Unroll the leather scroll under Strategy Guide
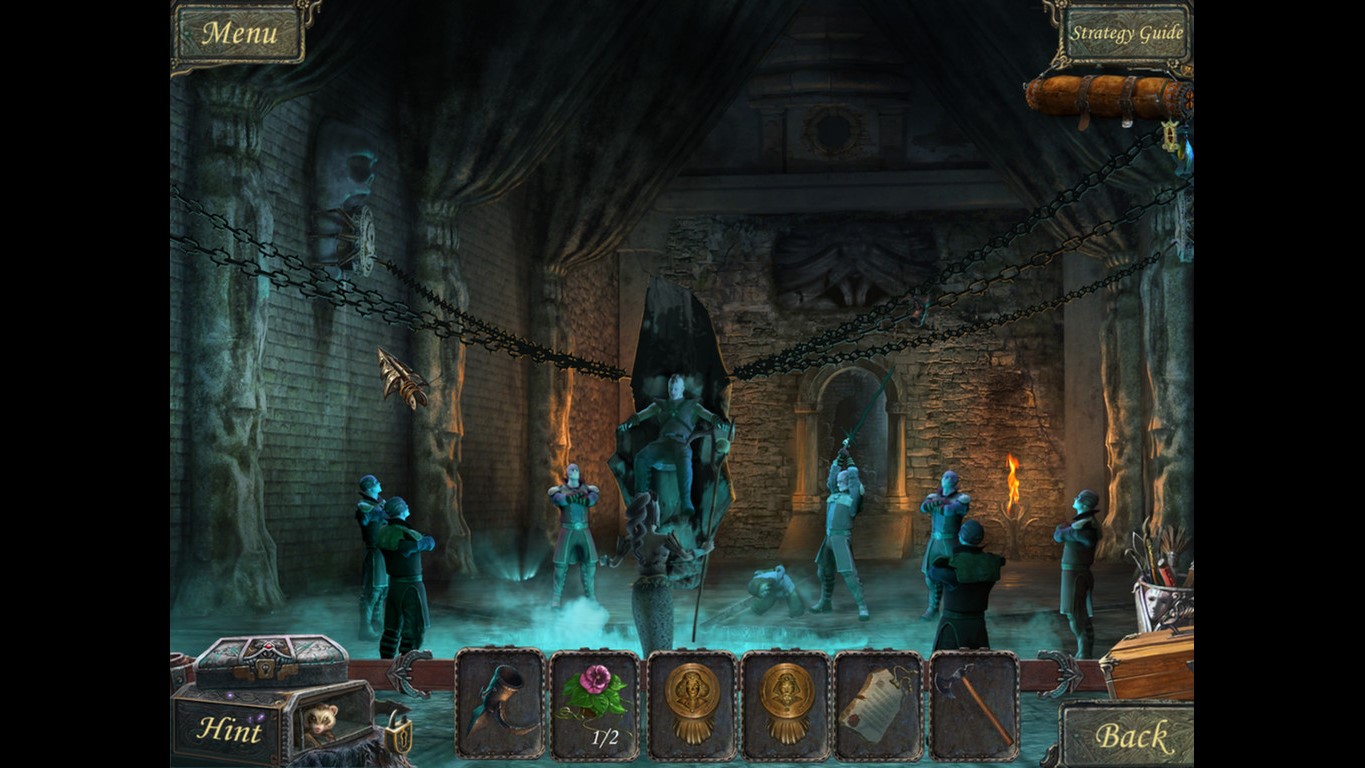 click(x=1108, y=97)
